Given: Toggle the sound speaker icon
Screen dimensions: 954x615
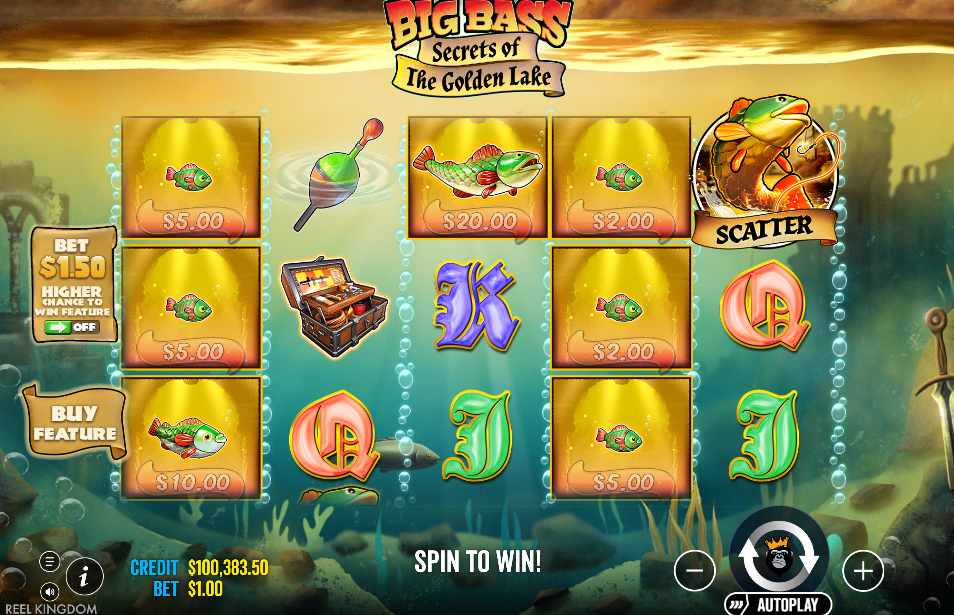Looking at the screenshot, I should pyautogui.click(x=49, y=591).
